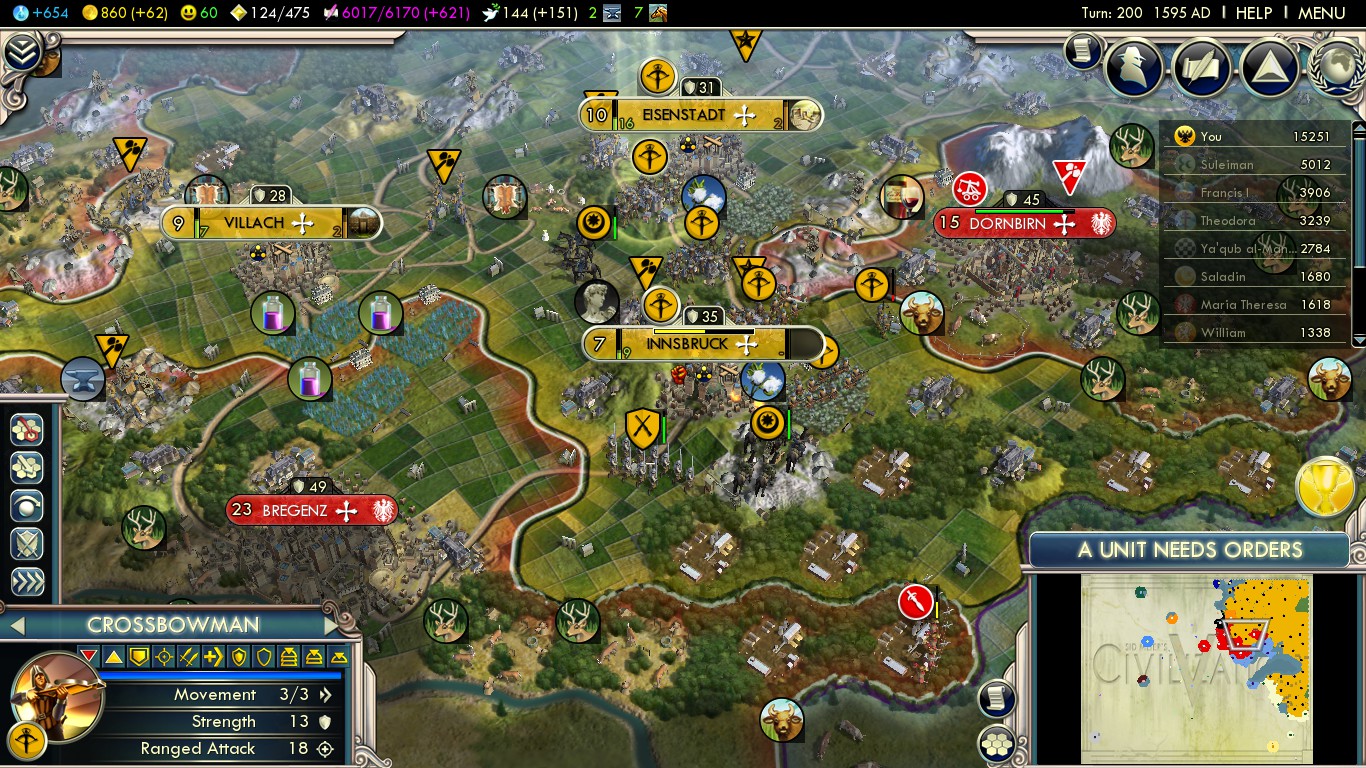Image resolution: width=1366 pixels, height=768 pixels.
Task: Open the golden trophy victory notification
Action: click(x=1326, y=488)
